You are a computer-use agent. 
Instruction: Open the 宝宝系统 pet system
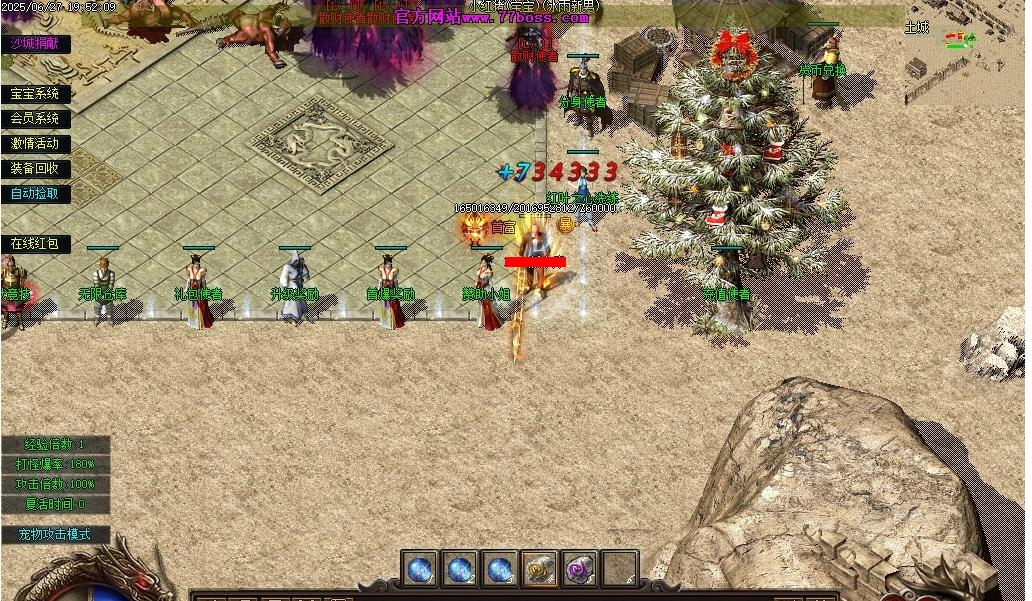coord(35,94)
